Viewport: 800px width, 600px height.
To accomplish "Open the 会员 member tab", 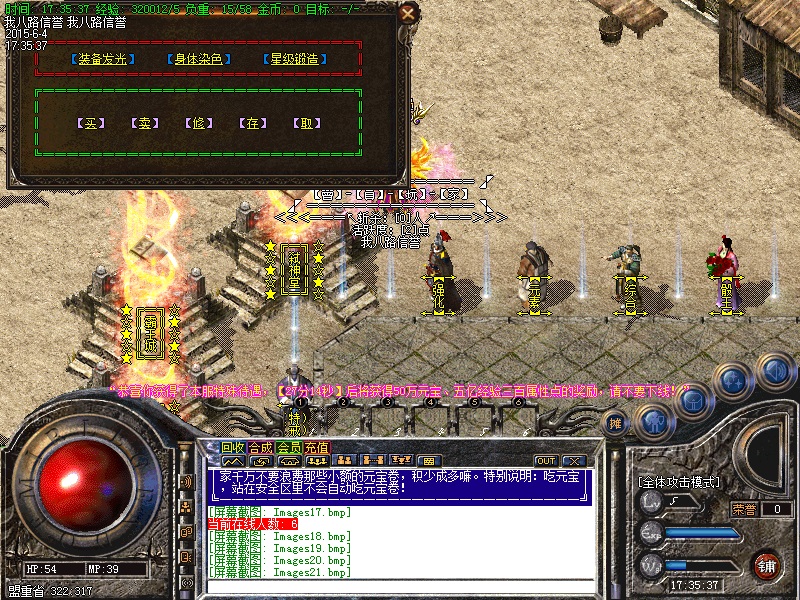I will [289, 447].
